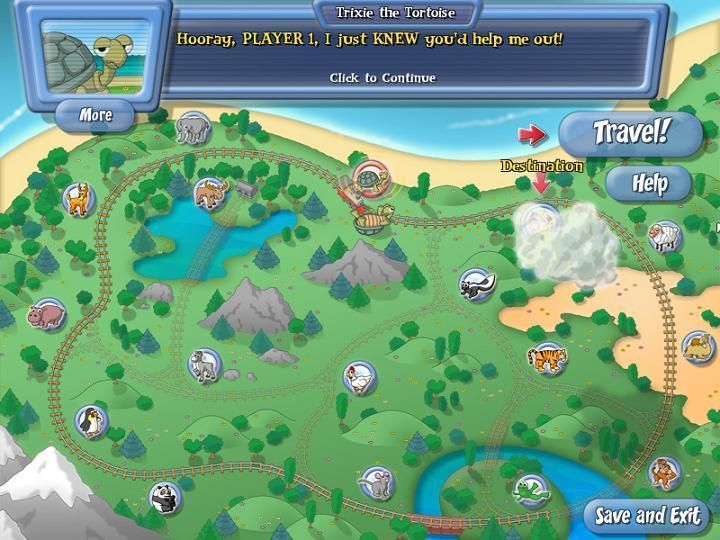Click Trixie the Tortoise's portrait
Viewport: 720px width, 540px height.
[89, 56]
